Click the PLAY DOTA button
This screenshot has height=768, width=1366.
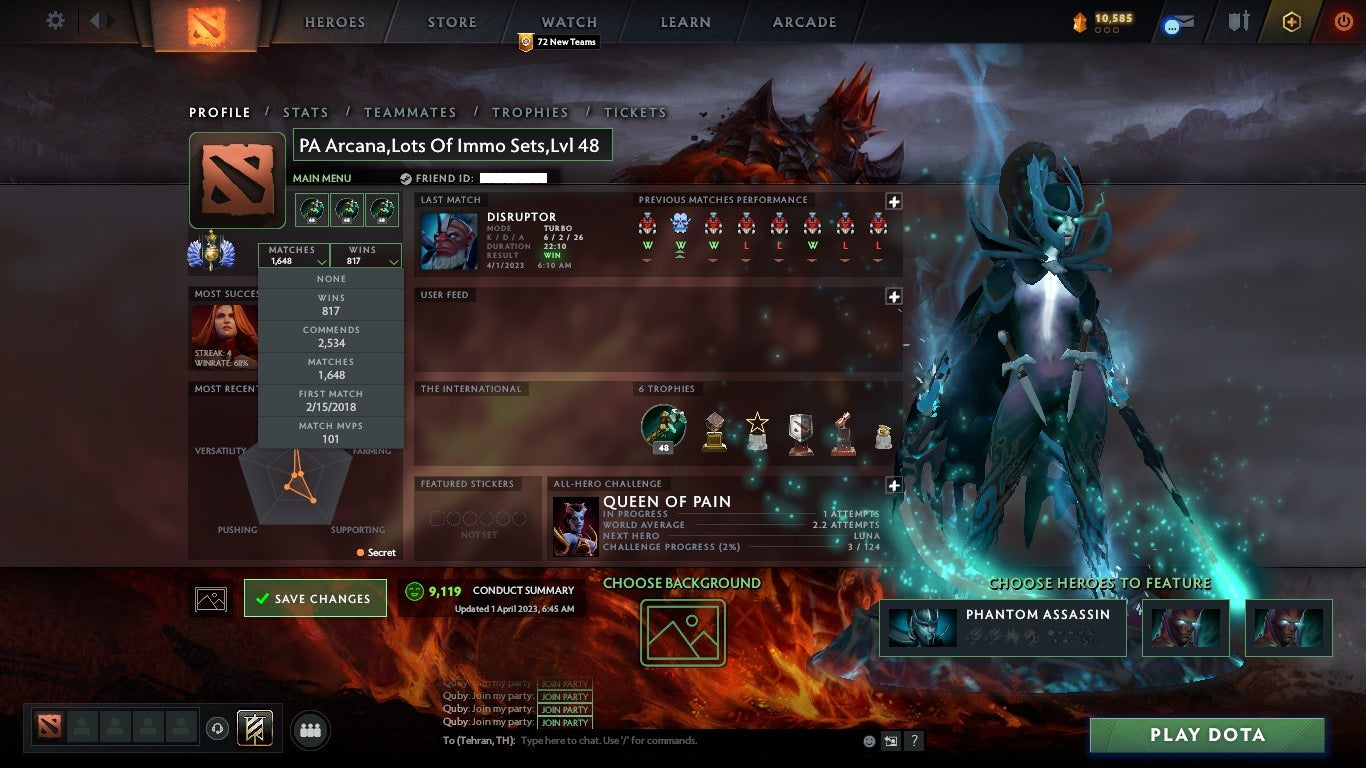click(1208, 735)
